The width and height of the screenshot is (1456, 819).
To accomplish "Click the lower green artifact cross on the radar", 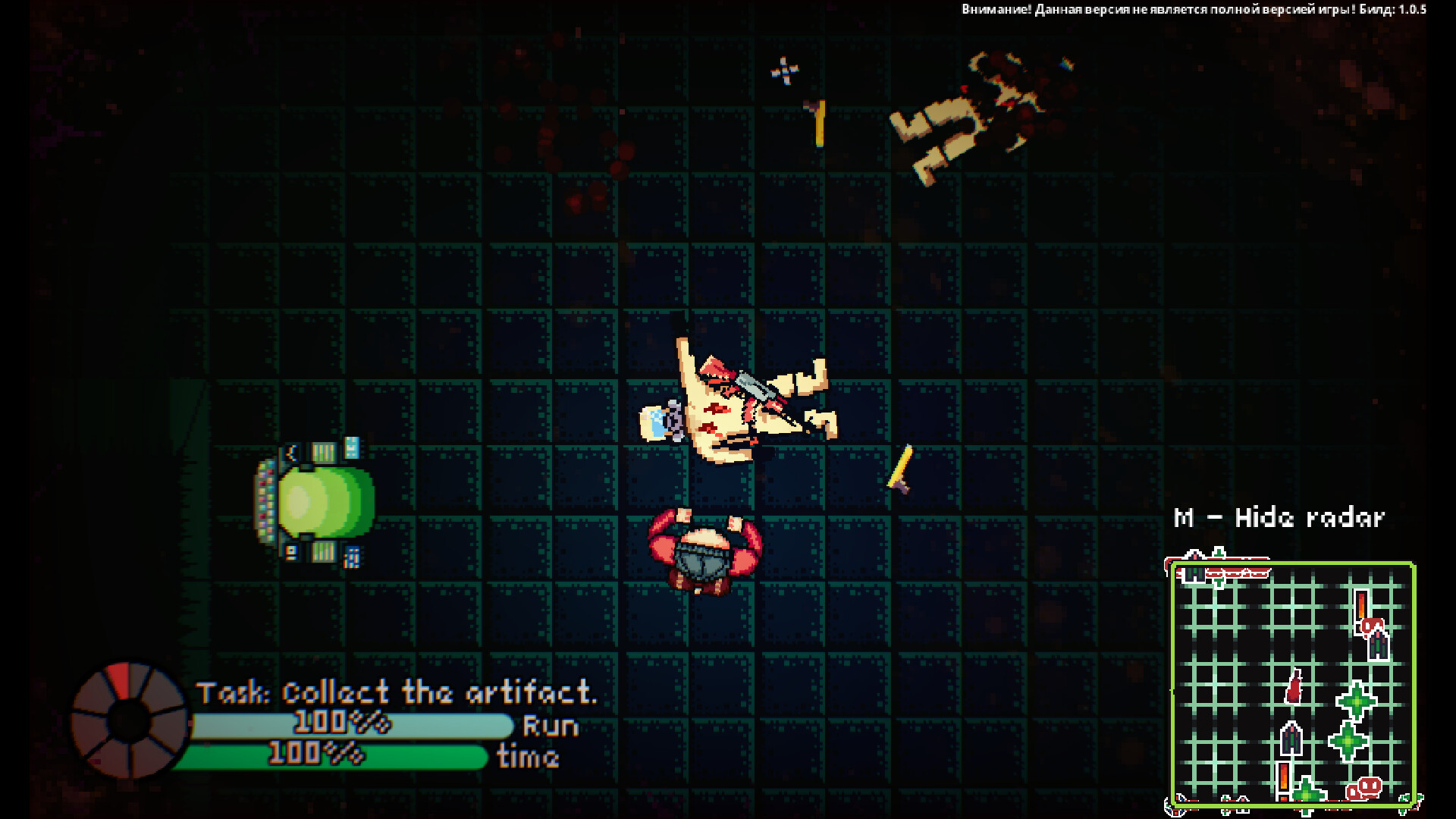I will tap(1348, 740).
